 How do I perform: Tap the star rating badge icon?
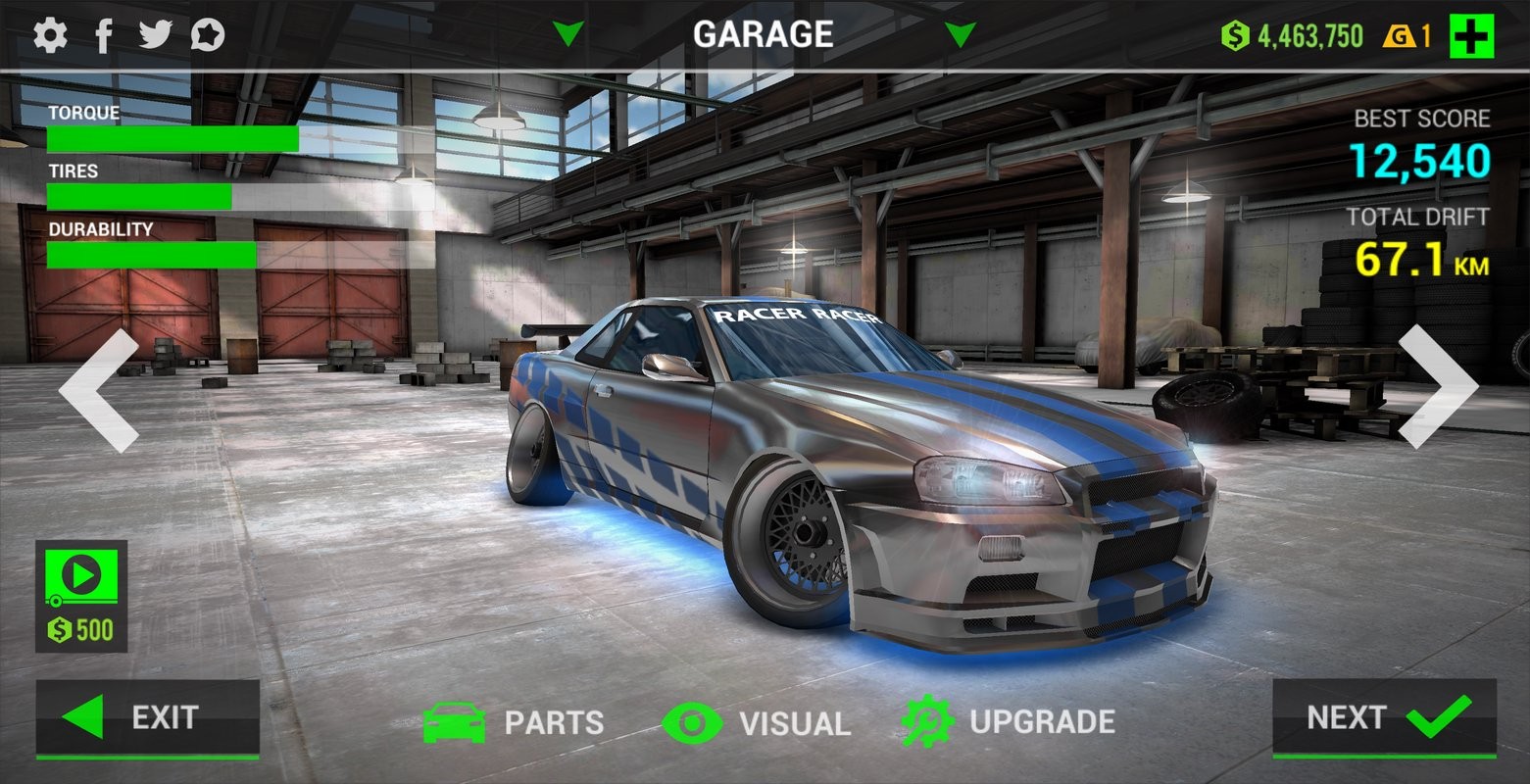(208, 35)
